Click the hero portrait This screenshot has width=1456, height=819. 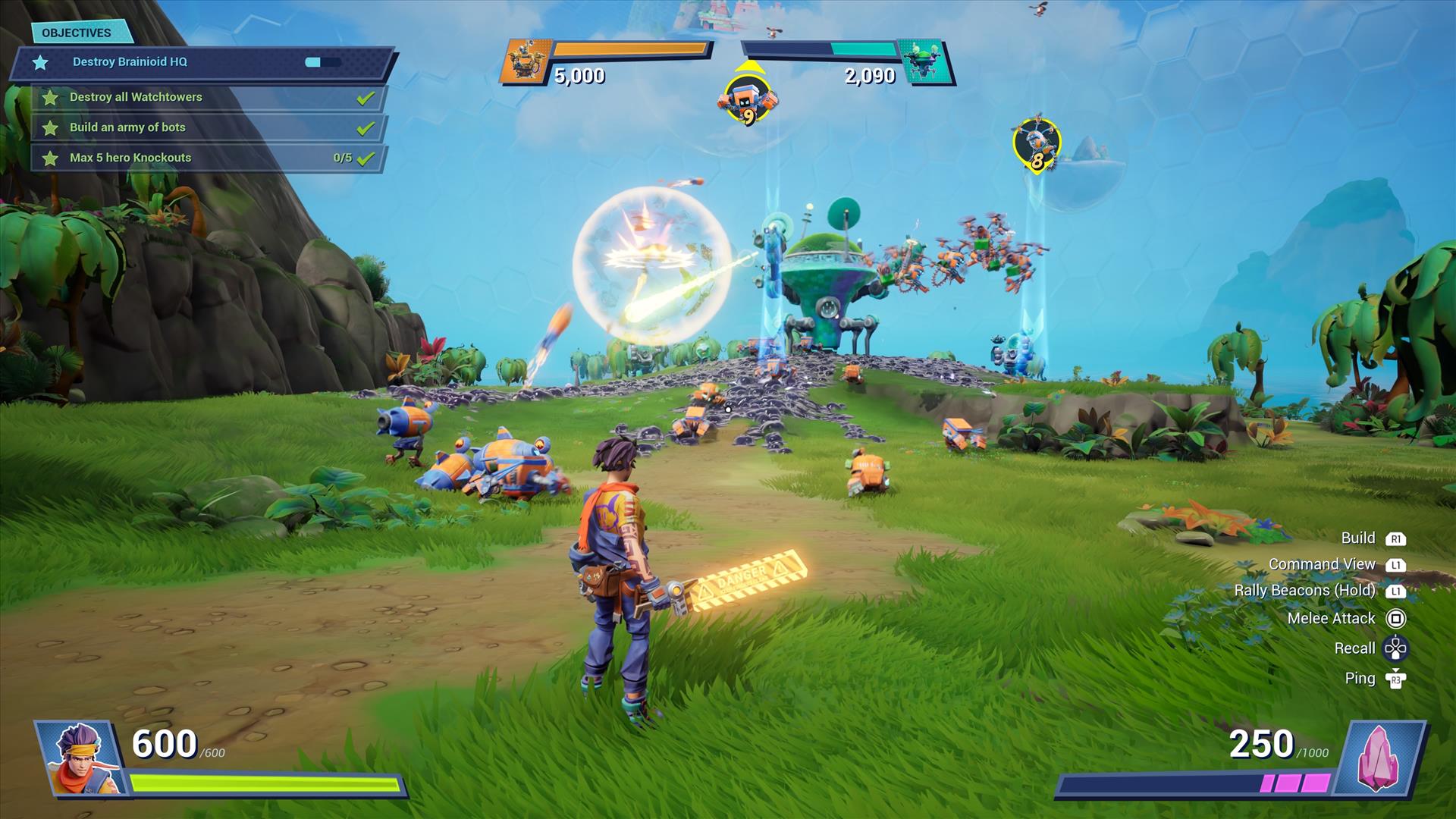pos(80,758)
